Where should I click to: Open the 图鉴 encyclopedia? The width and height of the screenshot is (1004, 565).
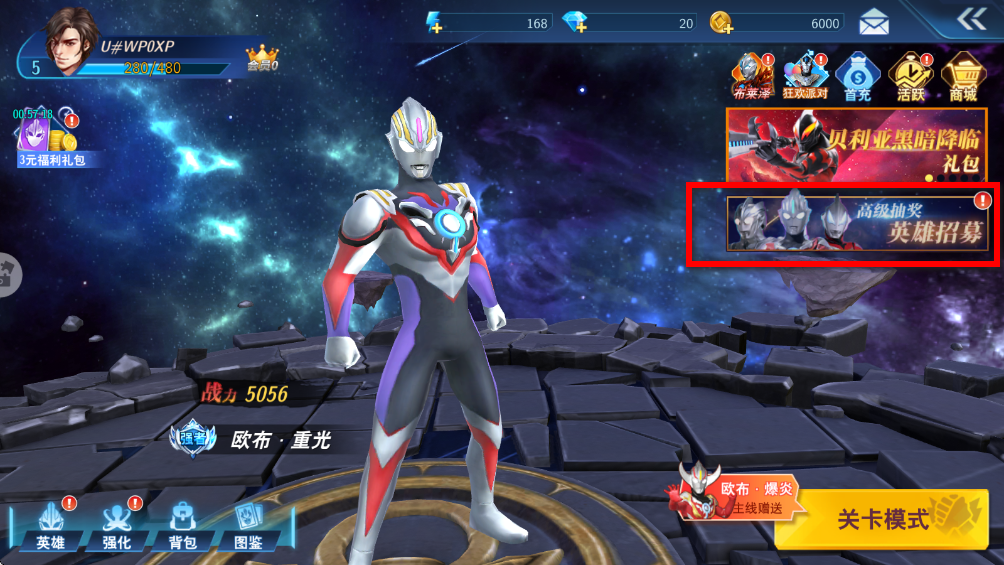248,524
